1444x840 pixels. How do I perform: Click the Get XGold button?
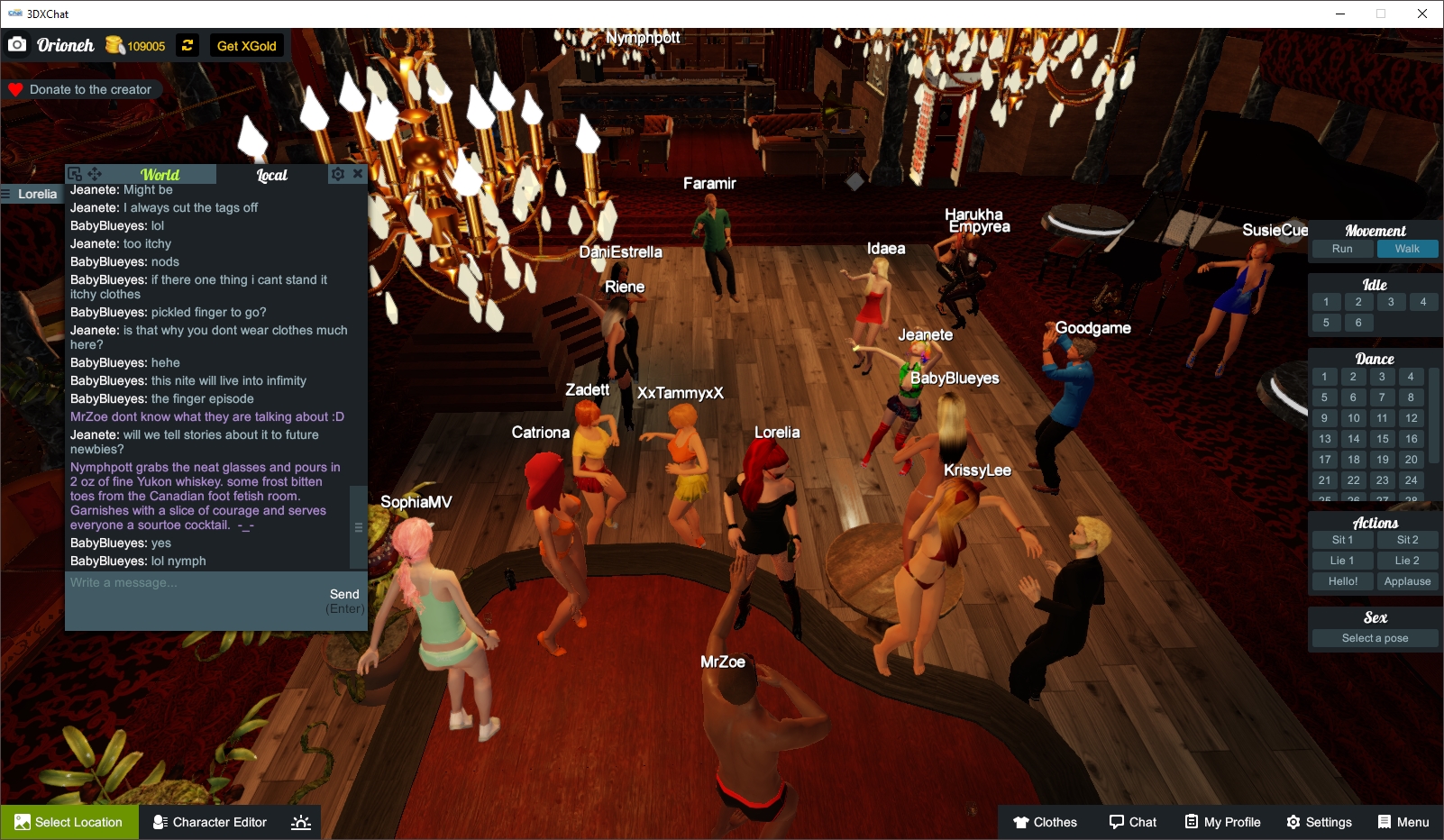click(245, 45)
